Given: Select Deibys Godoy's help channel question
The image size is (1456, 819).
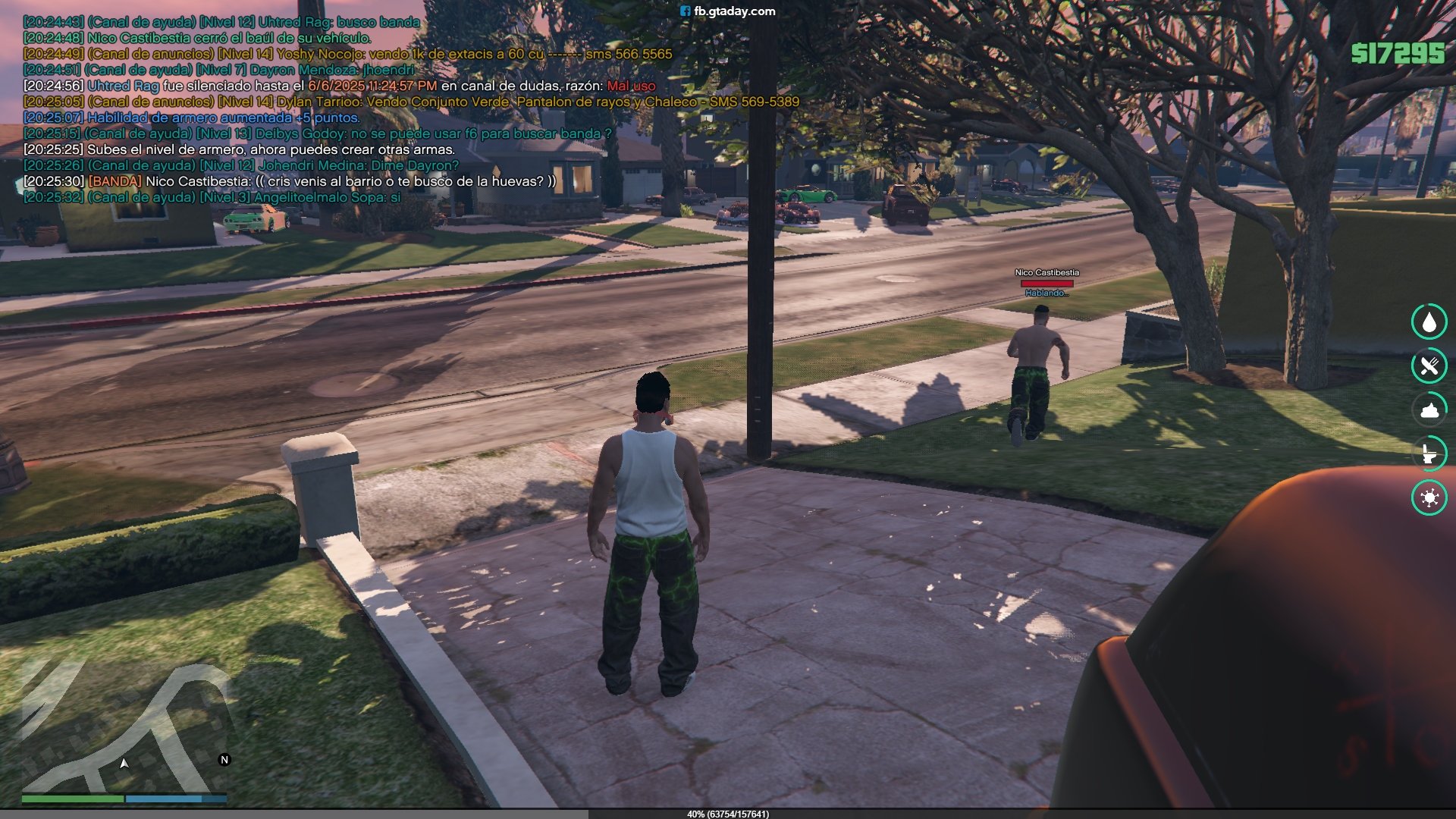Looking at the screenshot, I should [317, 133].
